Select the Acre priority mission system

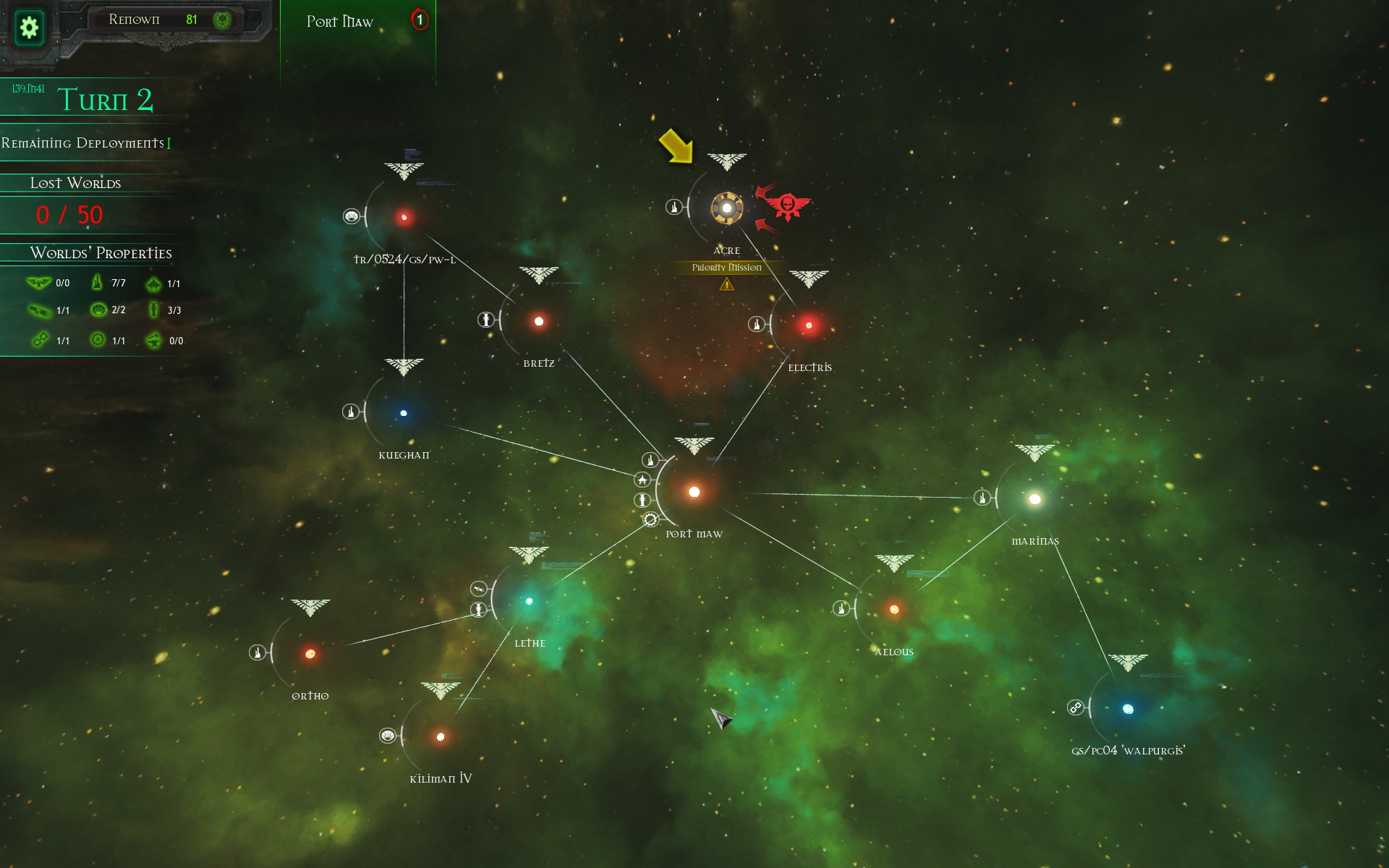tap(726, 208)
